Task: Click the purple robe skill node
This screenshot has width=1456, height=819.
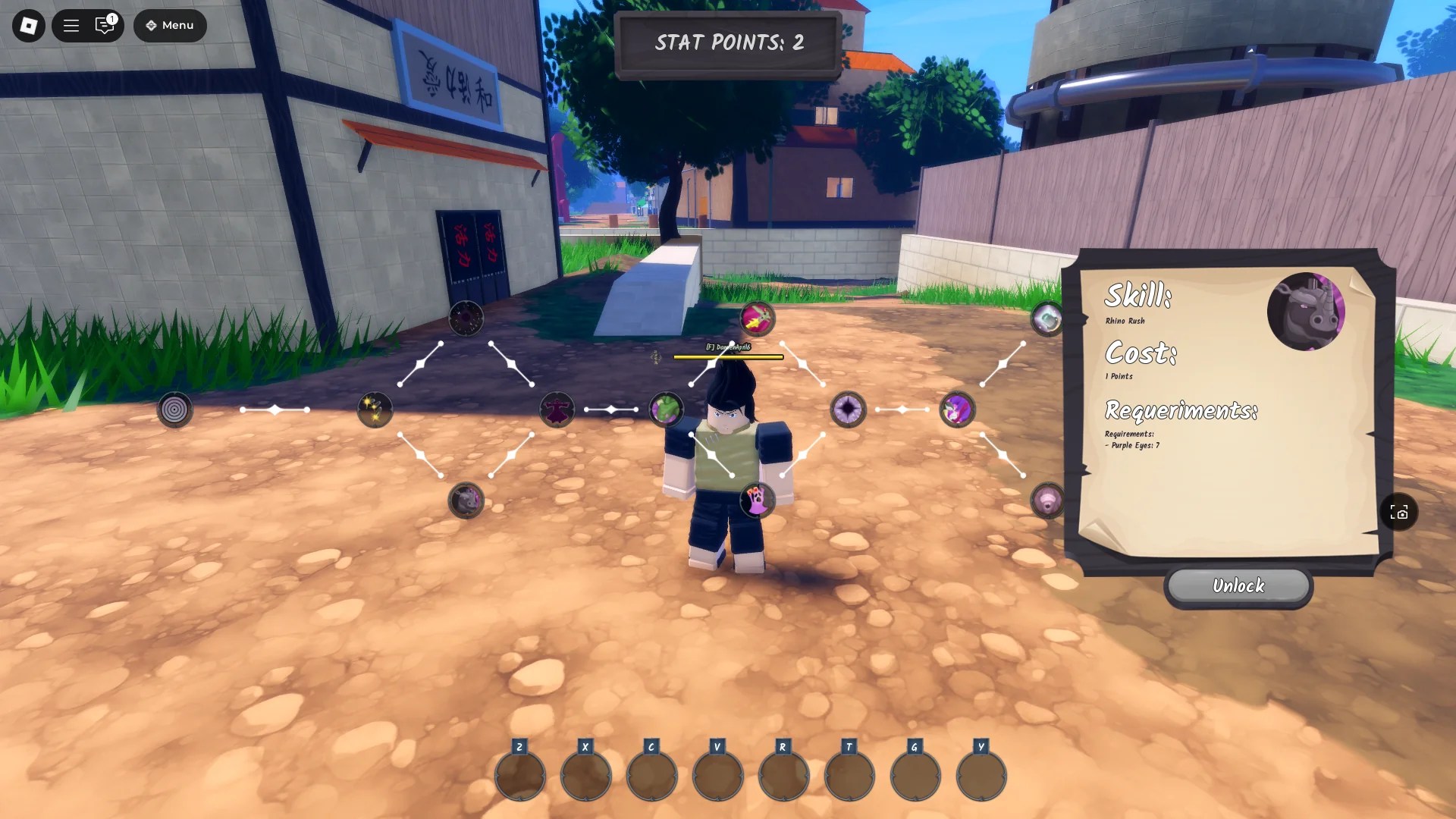Action: (557, 409)
